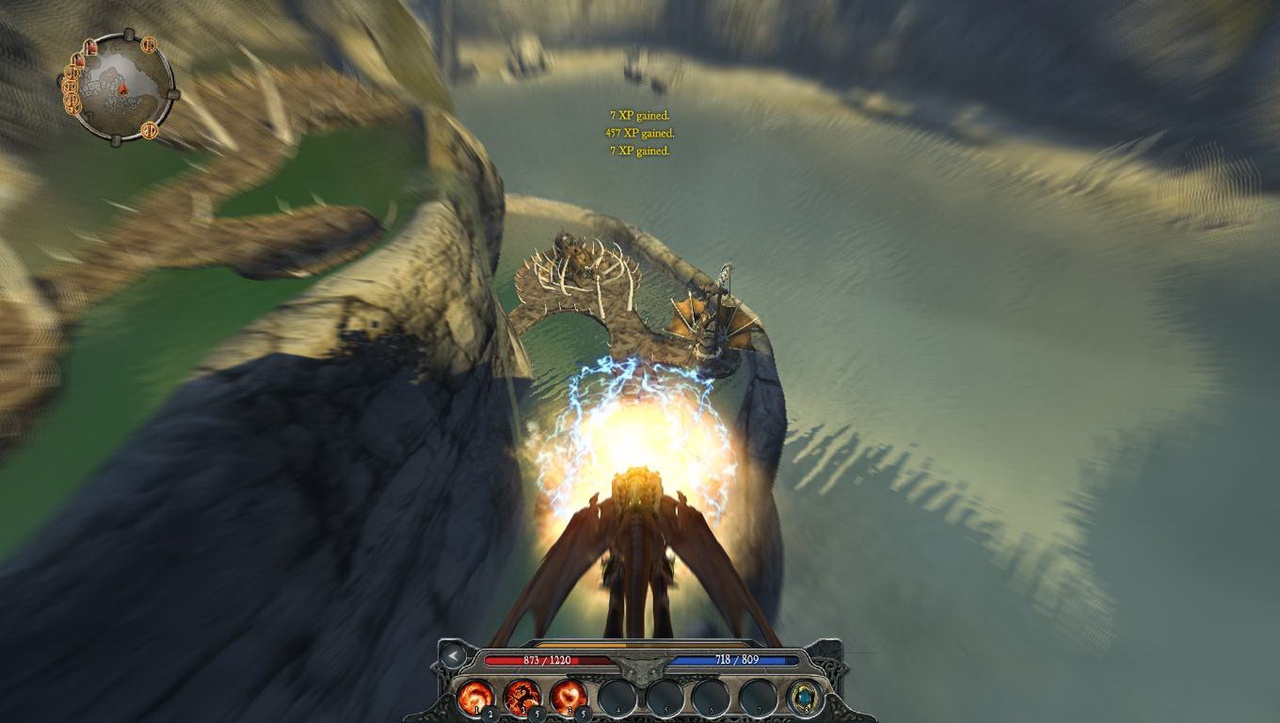
Task: Click the lowest rune icon on the minimap's left edge
Action: click(72, 108)
